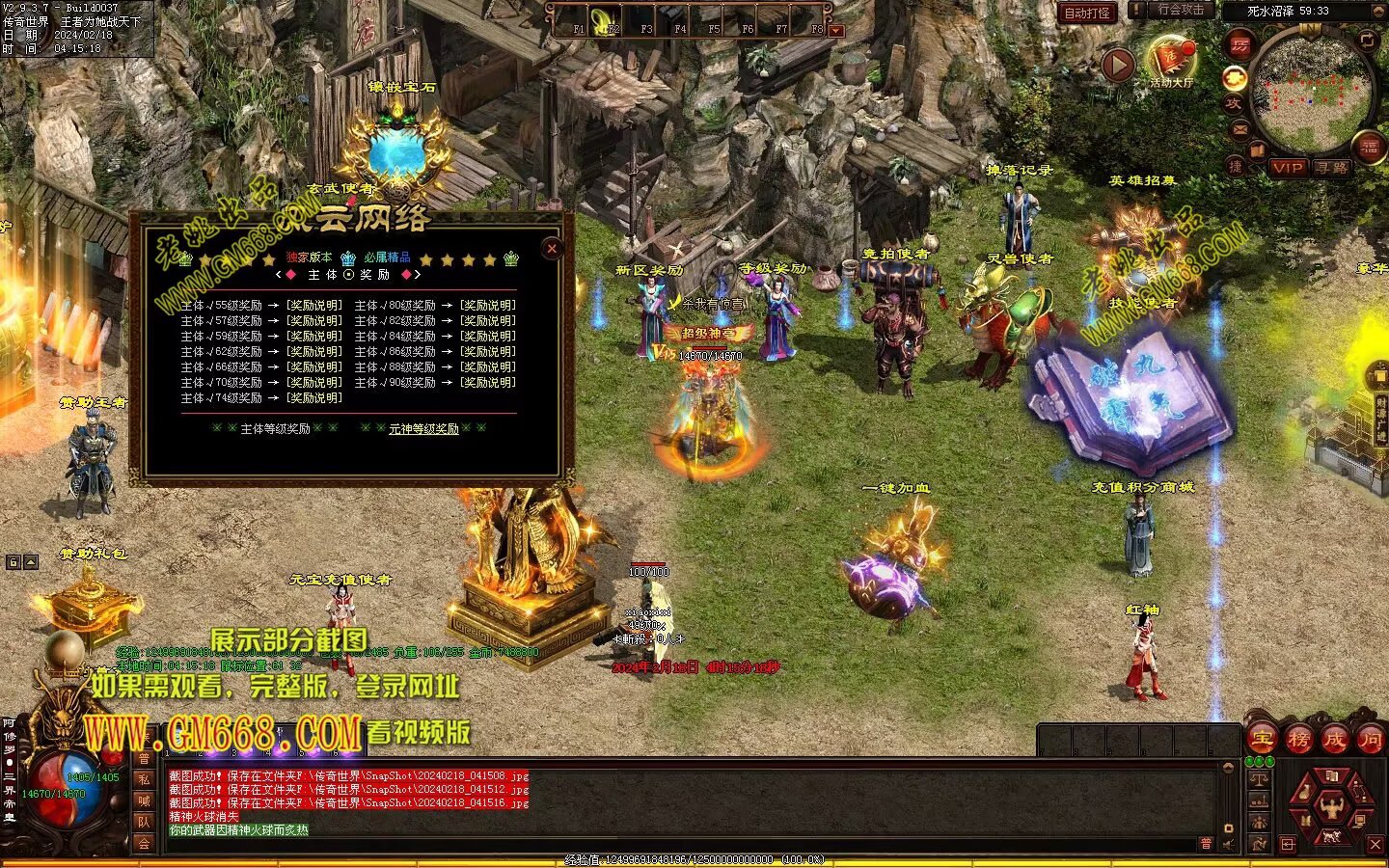This screenshot has height=868, width=1389.
Task: Open reward details for the 90级奖励 row
Action: (487, 383)
